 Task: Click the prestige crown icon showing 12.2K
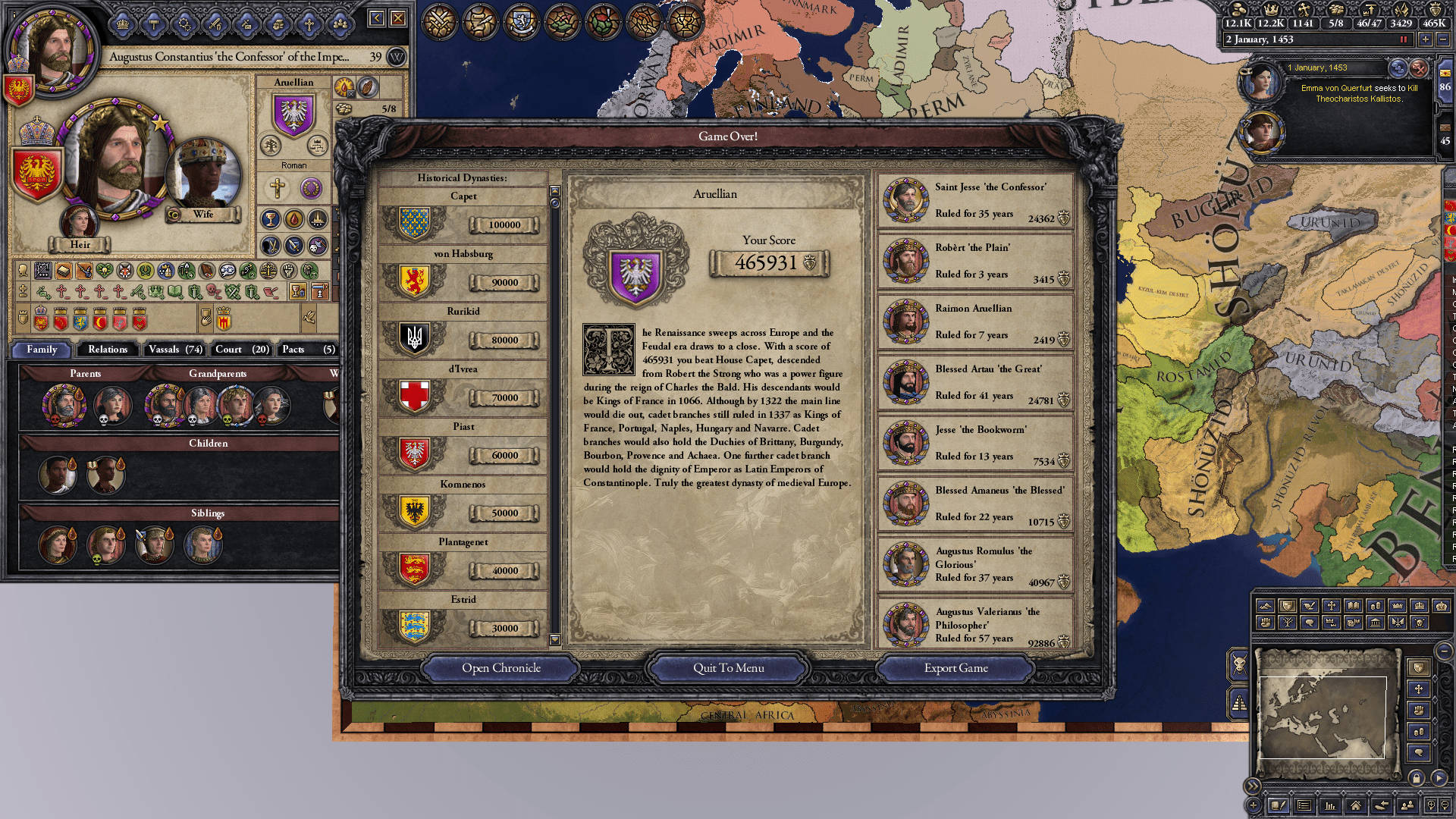(x=1272, y=10)
